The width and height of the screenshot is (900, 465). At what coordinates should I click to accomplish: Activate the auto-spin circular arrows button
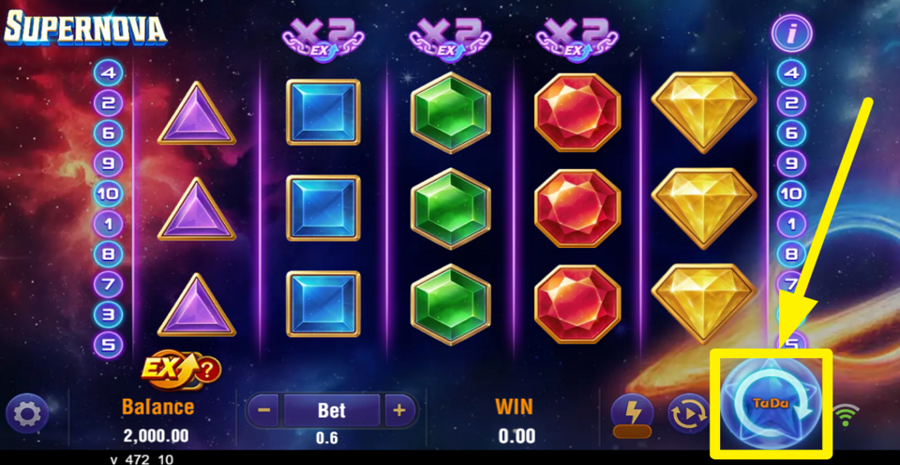click(x=688, y=412)
